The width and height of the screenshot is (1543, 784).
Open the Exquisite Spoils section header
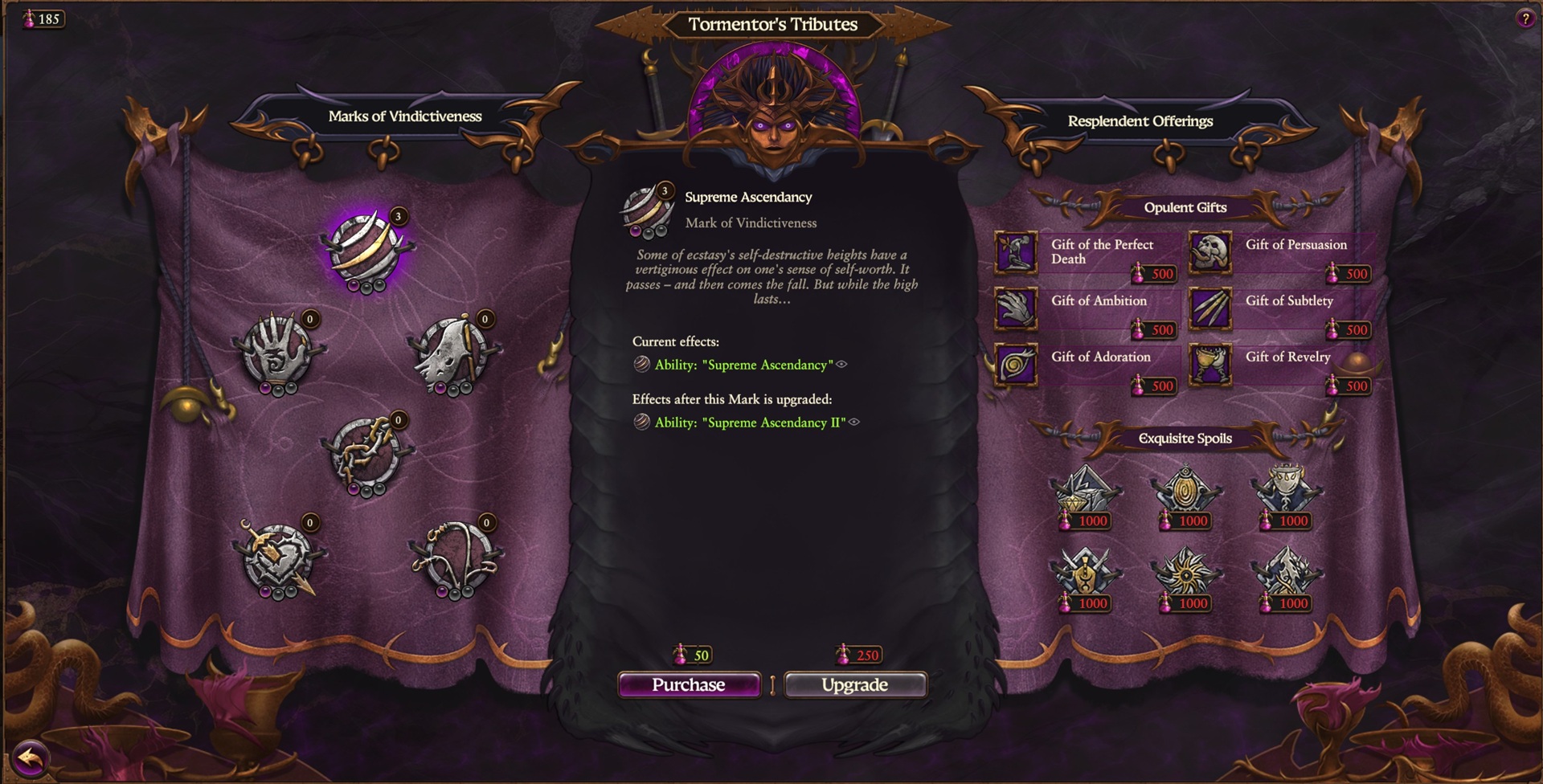click(x=1185, y=439)
